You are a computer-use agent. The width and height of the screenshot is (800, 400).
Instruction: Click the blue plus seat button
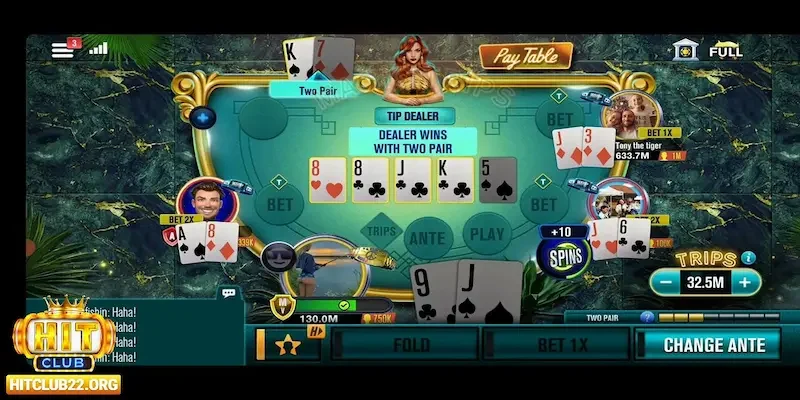(x=204, y=117)
